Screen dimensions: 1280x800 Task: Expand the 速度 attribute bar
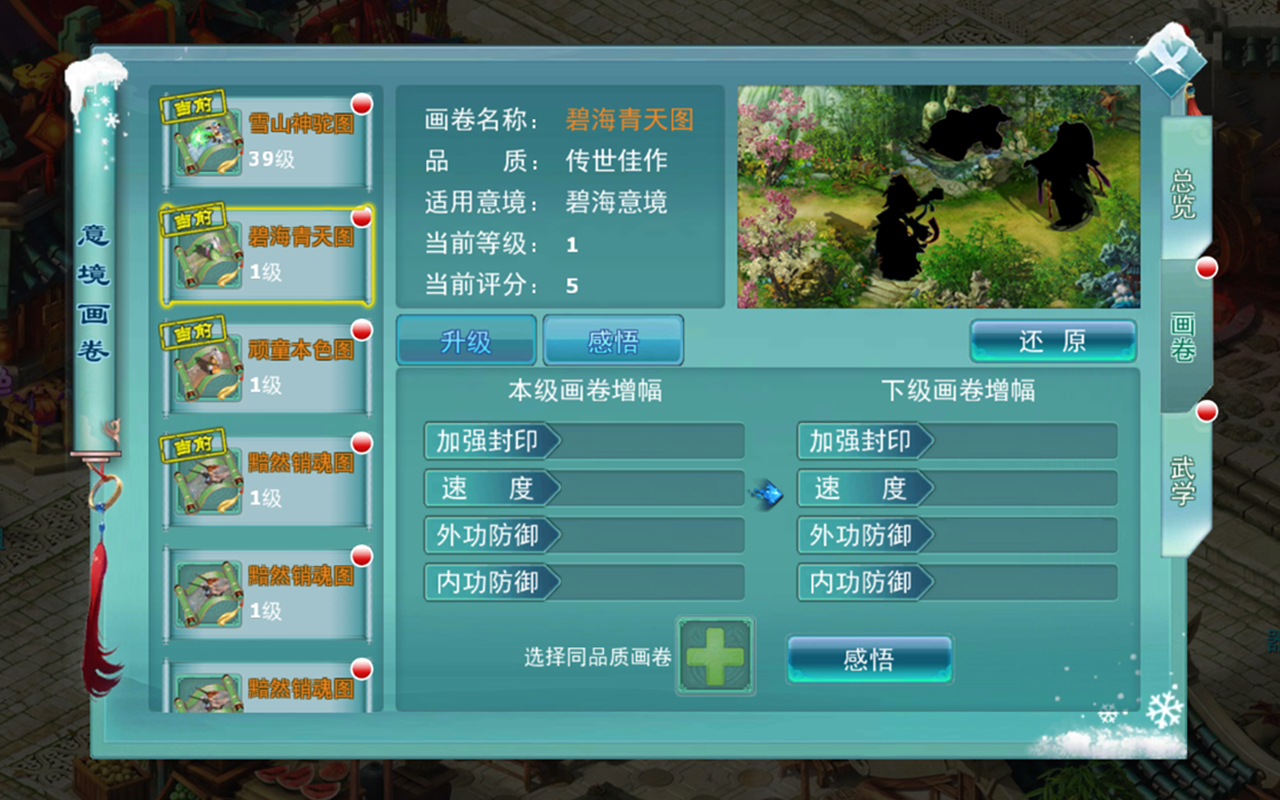pyautogui.click(x=583, y=488)
